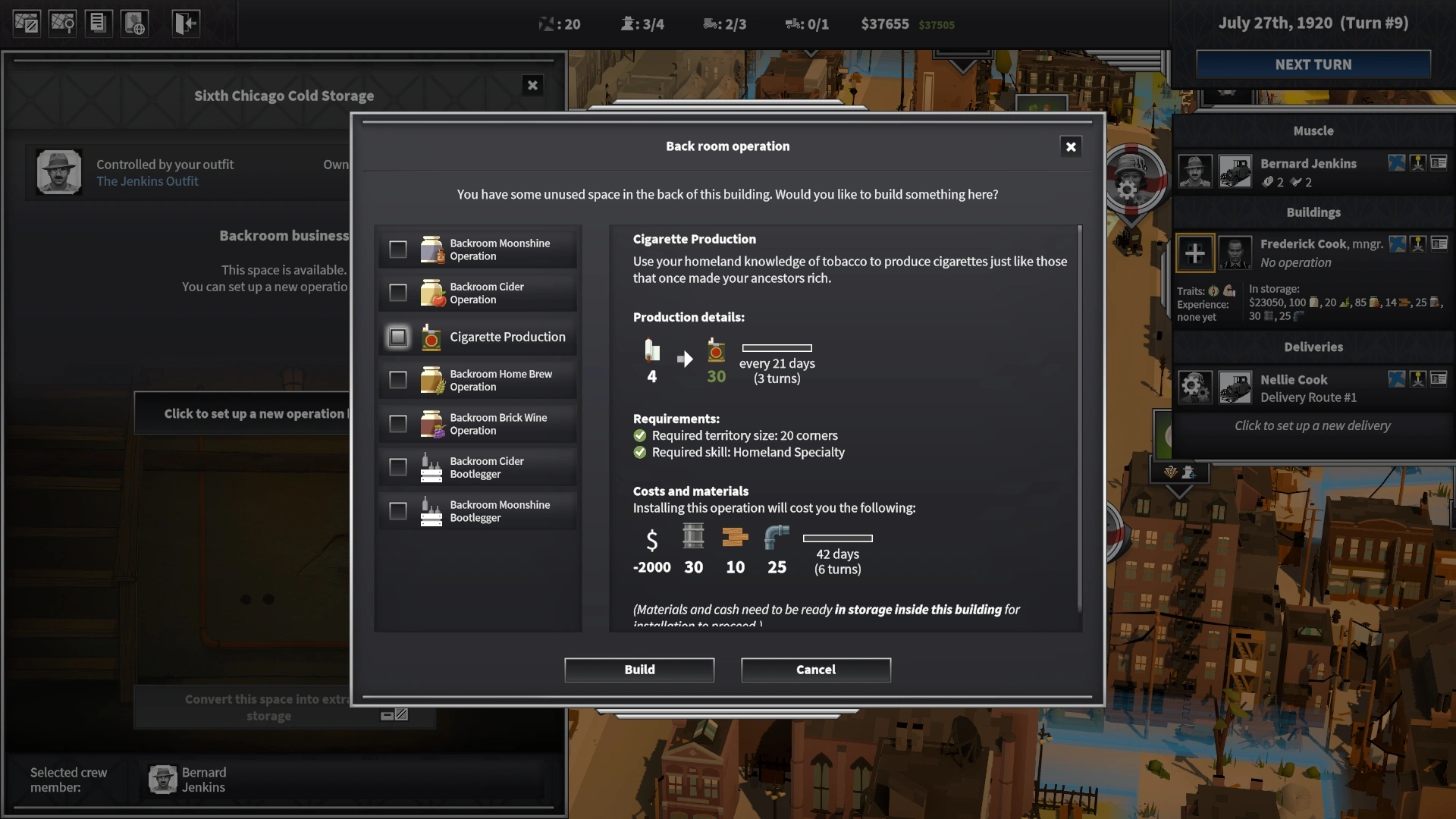Select Backroom Brick Wine Operation

tap(398, 424)
